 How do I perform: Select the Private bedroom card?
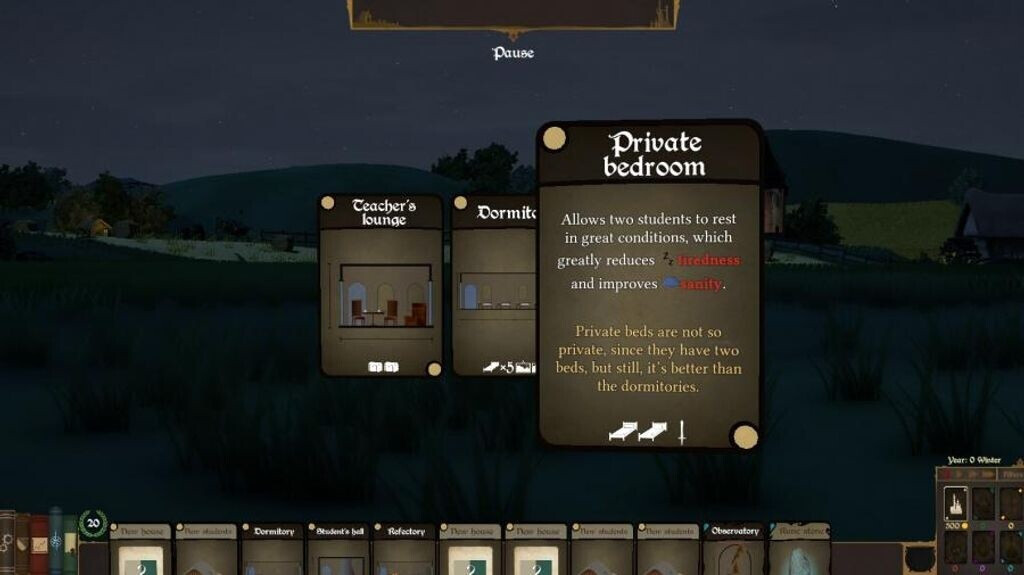(650, 285)
